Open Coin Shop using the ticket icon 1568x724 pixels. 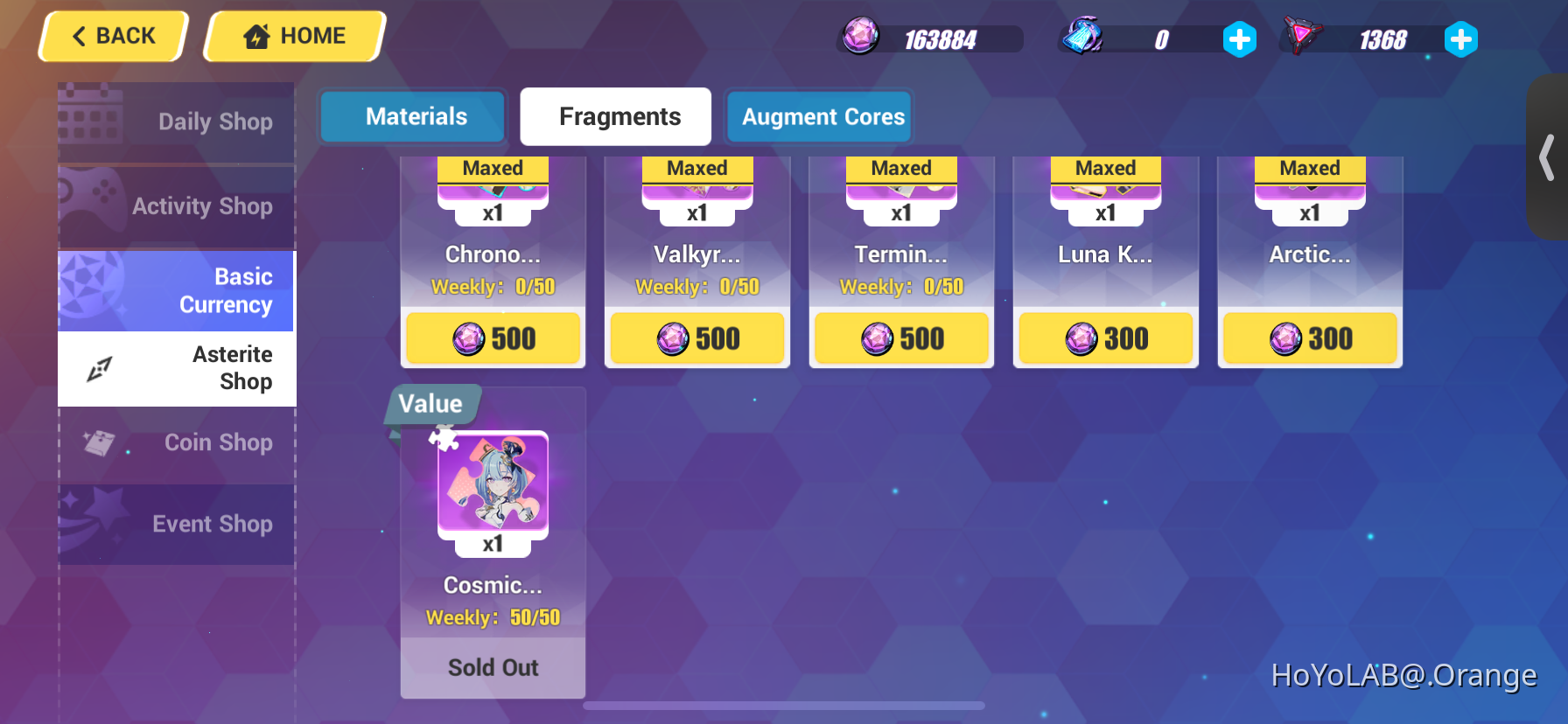[99, 442]
